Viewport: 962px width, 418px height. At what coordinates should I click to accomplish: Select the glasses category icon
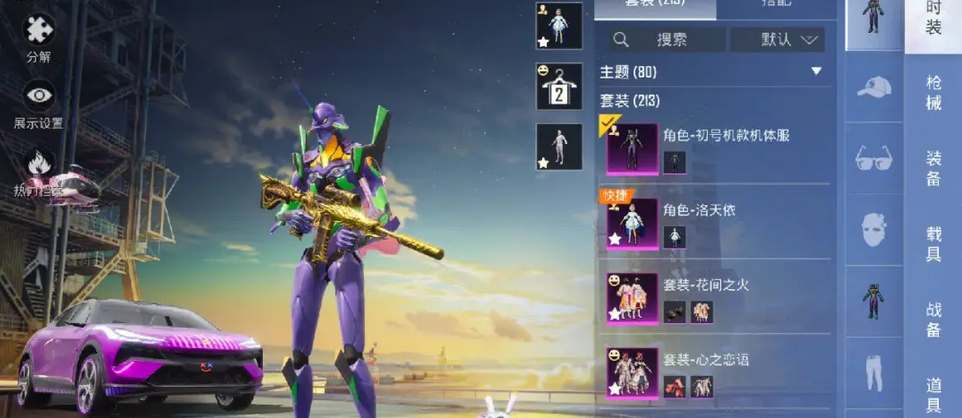(x=874, y=158)
